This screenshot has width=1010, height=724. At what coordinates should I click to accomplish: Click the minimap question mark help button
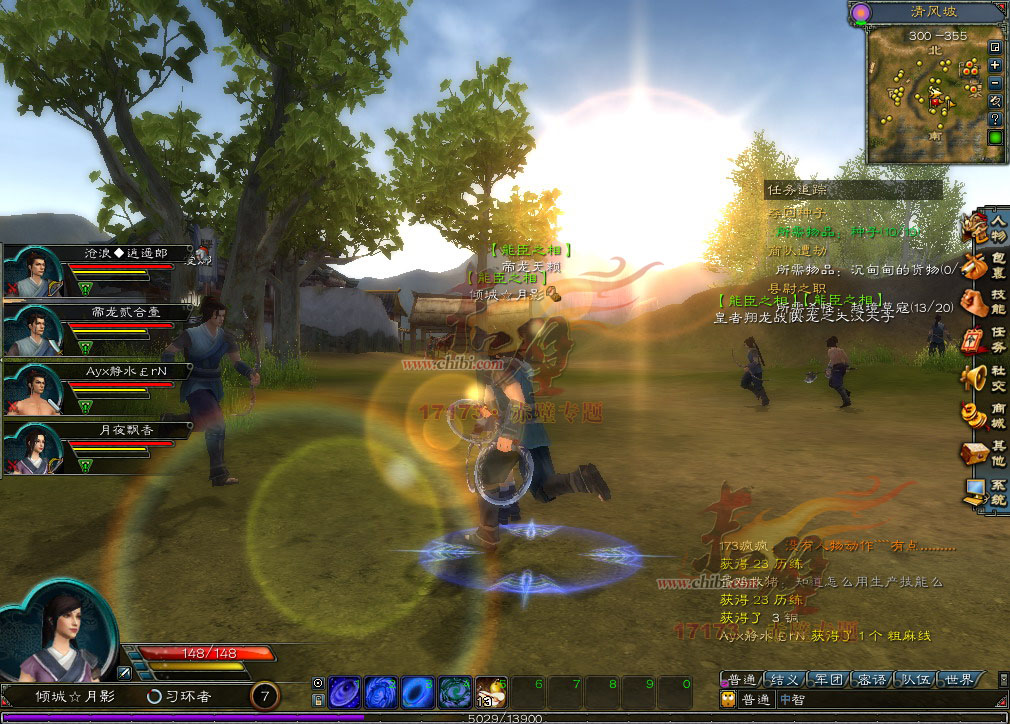click(x=995, y=118)
